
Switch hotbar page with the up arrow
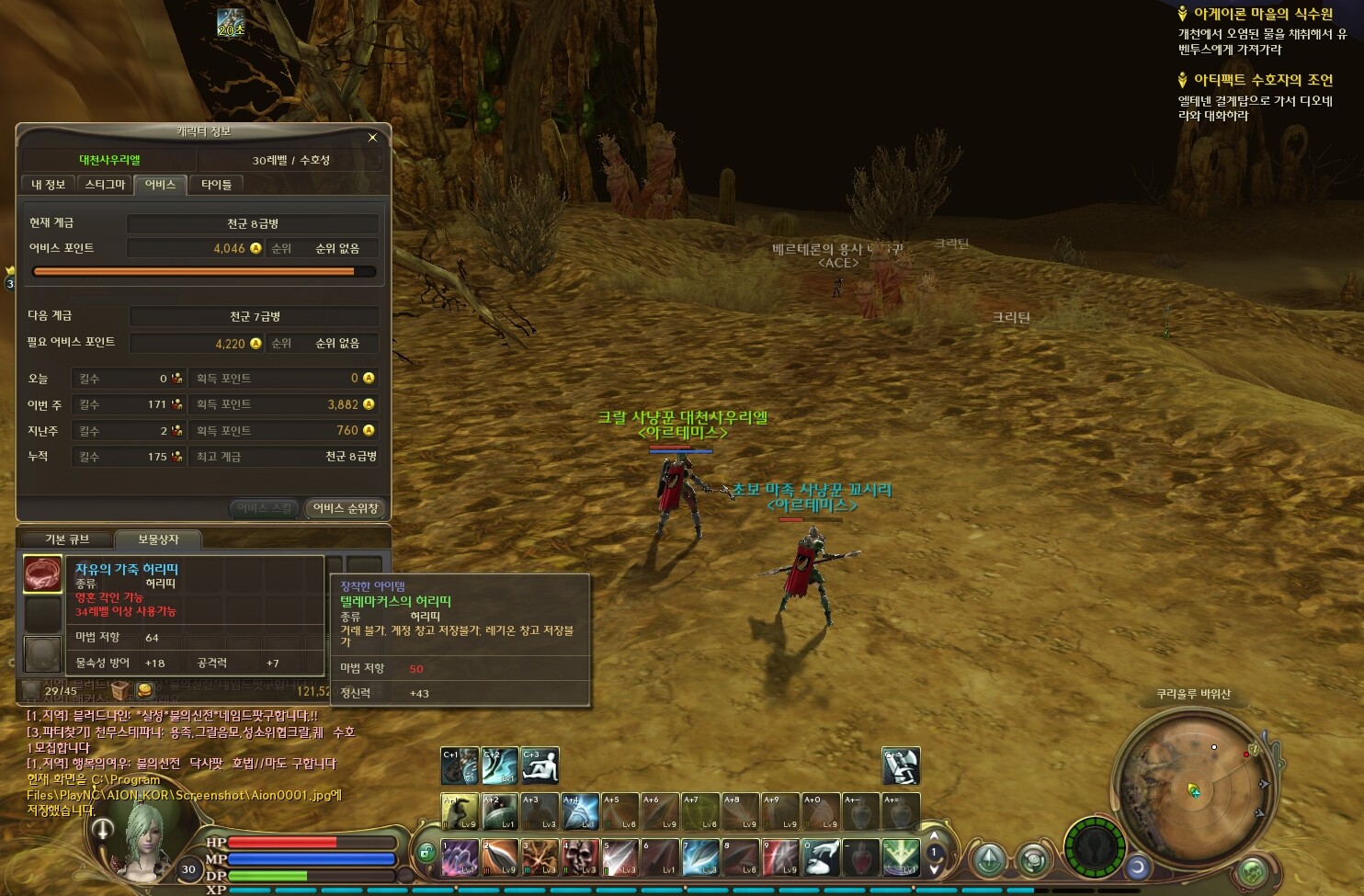[x=935, y=837]
